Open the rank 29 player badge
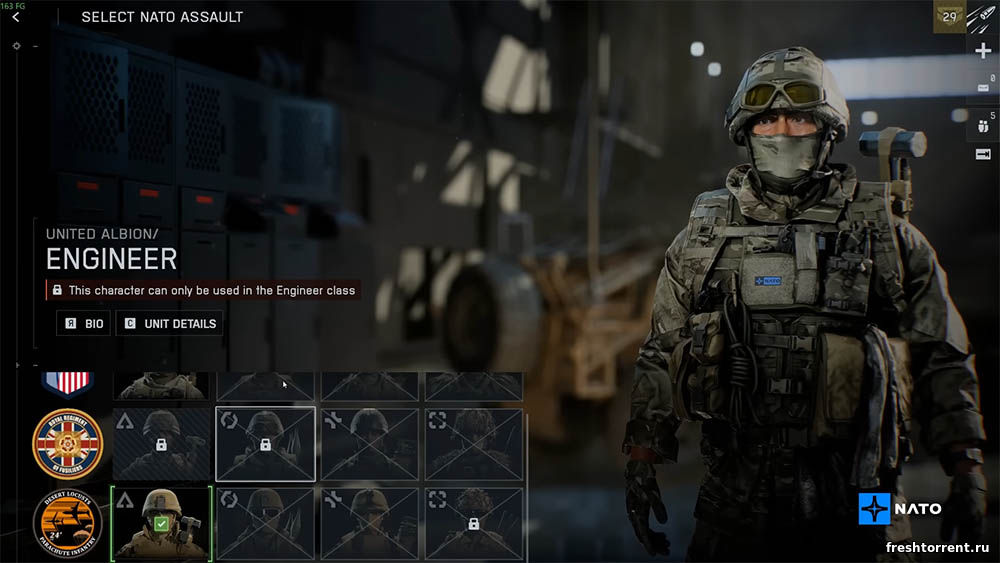 [x=949, y=15]
